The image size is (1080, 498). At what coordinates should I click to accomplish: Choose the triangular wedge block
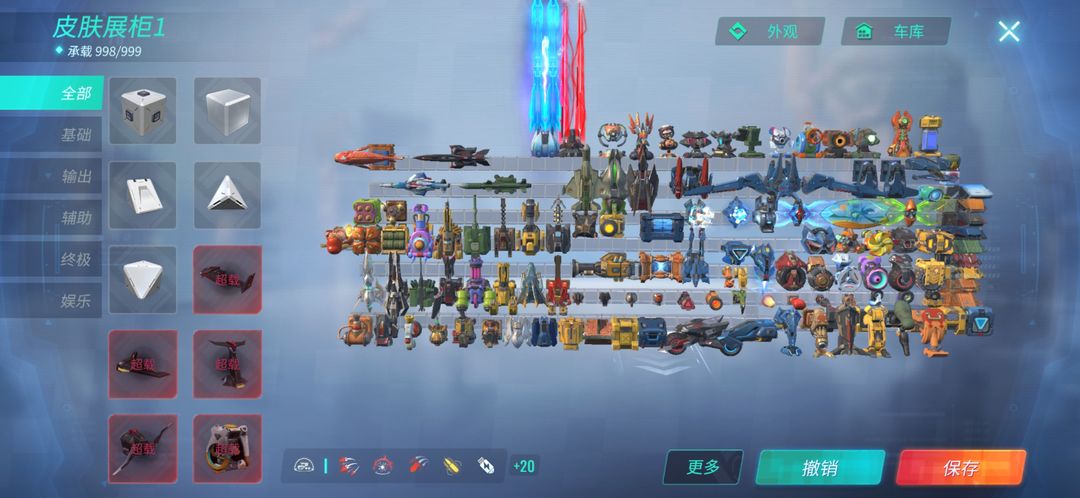pyautogui.click(x=227, y=194)
